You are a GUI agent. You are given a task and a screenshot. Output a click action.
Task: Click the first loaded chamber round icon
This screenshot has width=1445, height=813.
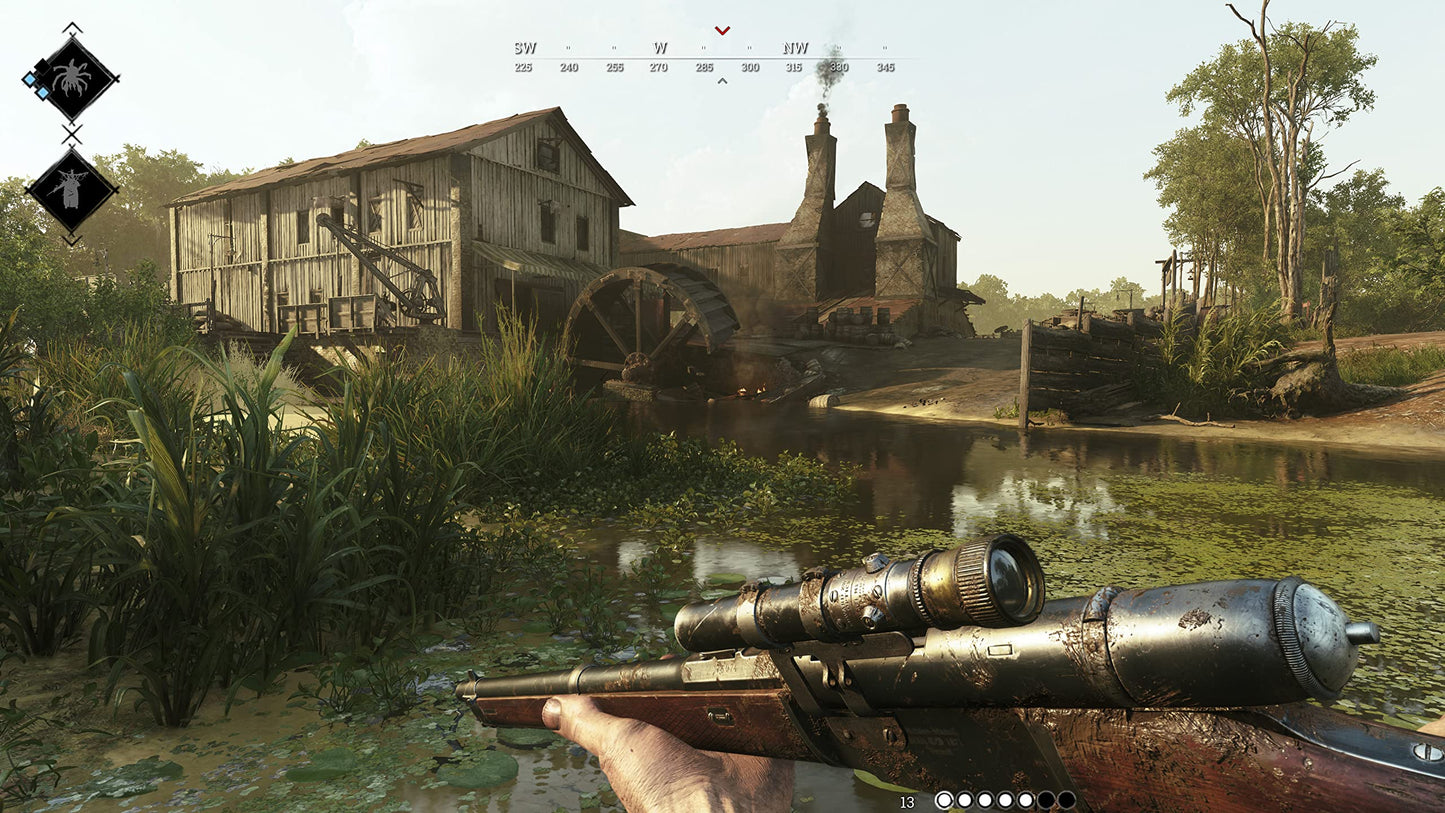point(945,800)
